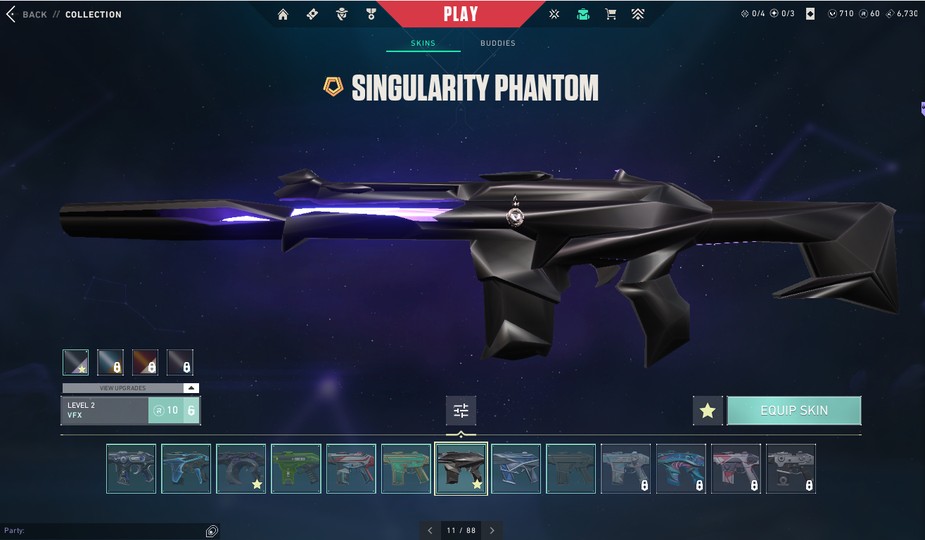Unlock the Level 2 VFX upgrade
Screen dimensions: 925x540
(x=174, y=410)
